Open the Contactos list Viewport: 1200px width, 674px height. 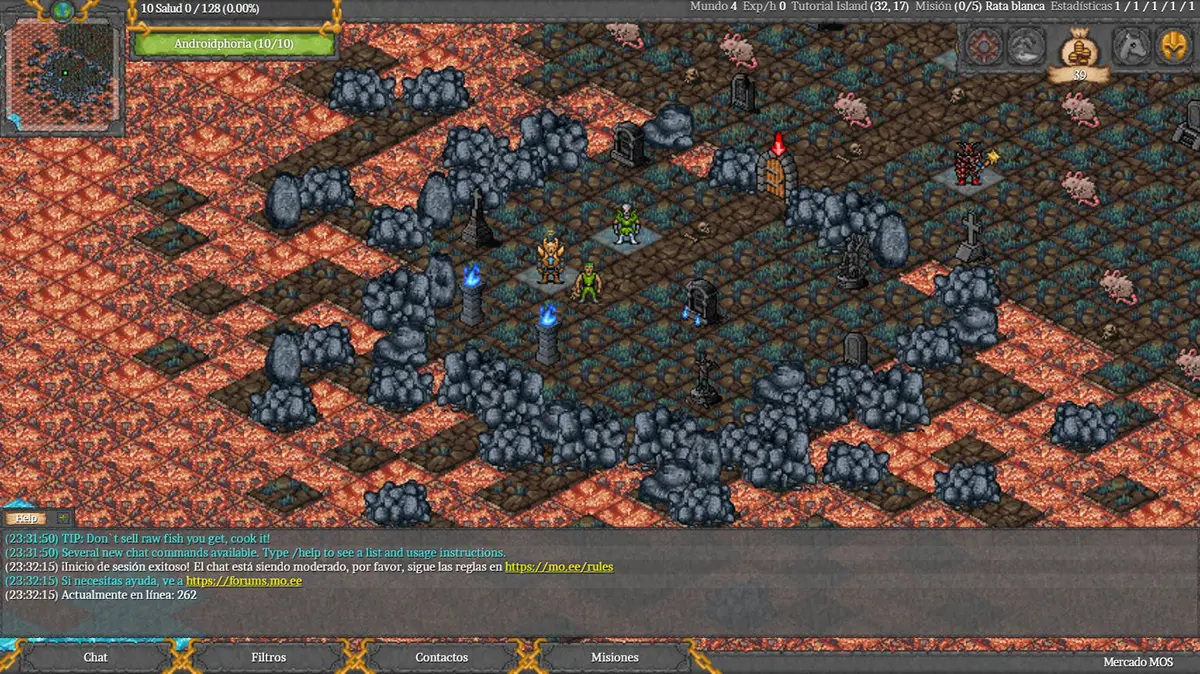(x=441, y=657)
